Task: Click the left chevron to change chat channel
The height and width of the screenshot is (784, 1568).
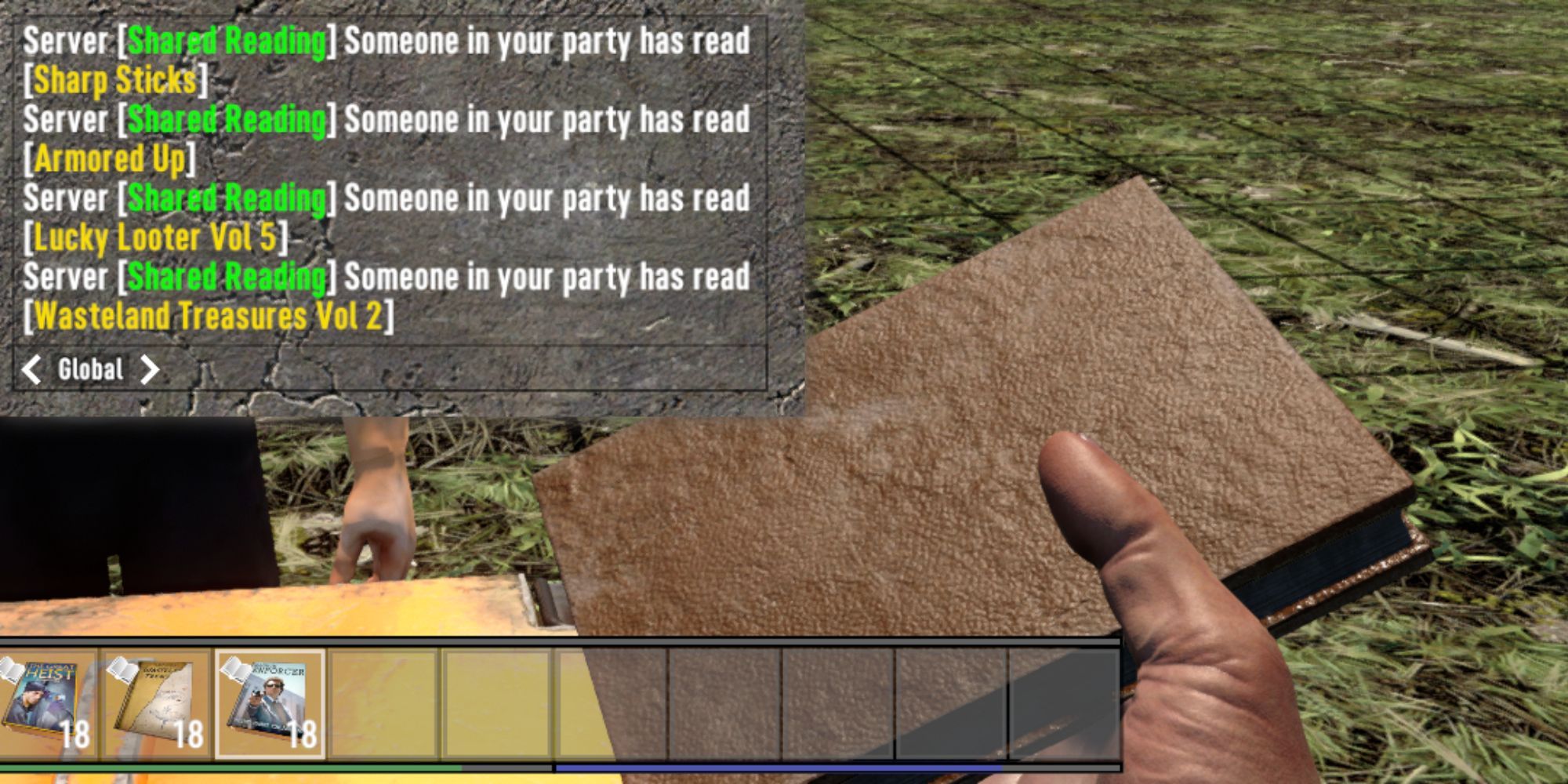Action: coord(30,369)
